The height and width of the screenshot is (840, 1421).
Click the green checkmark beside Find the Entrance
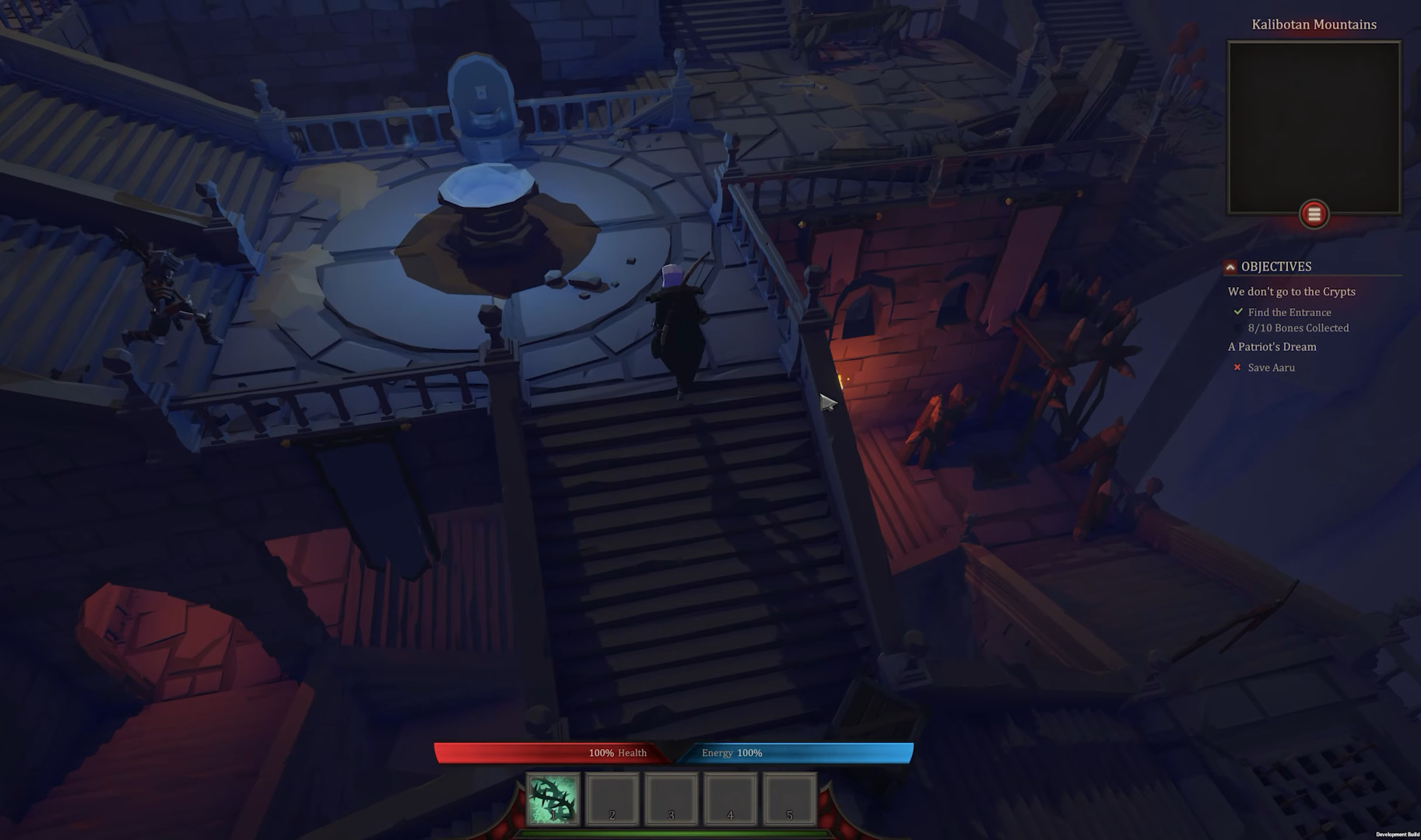[x=1239, y=311]
